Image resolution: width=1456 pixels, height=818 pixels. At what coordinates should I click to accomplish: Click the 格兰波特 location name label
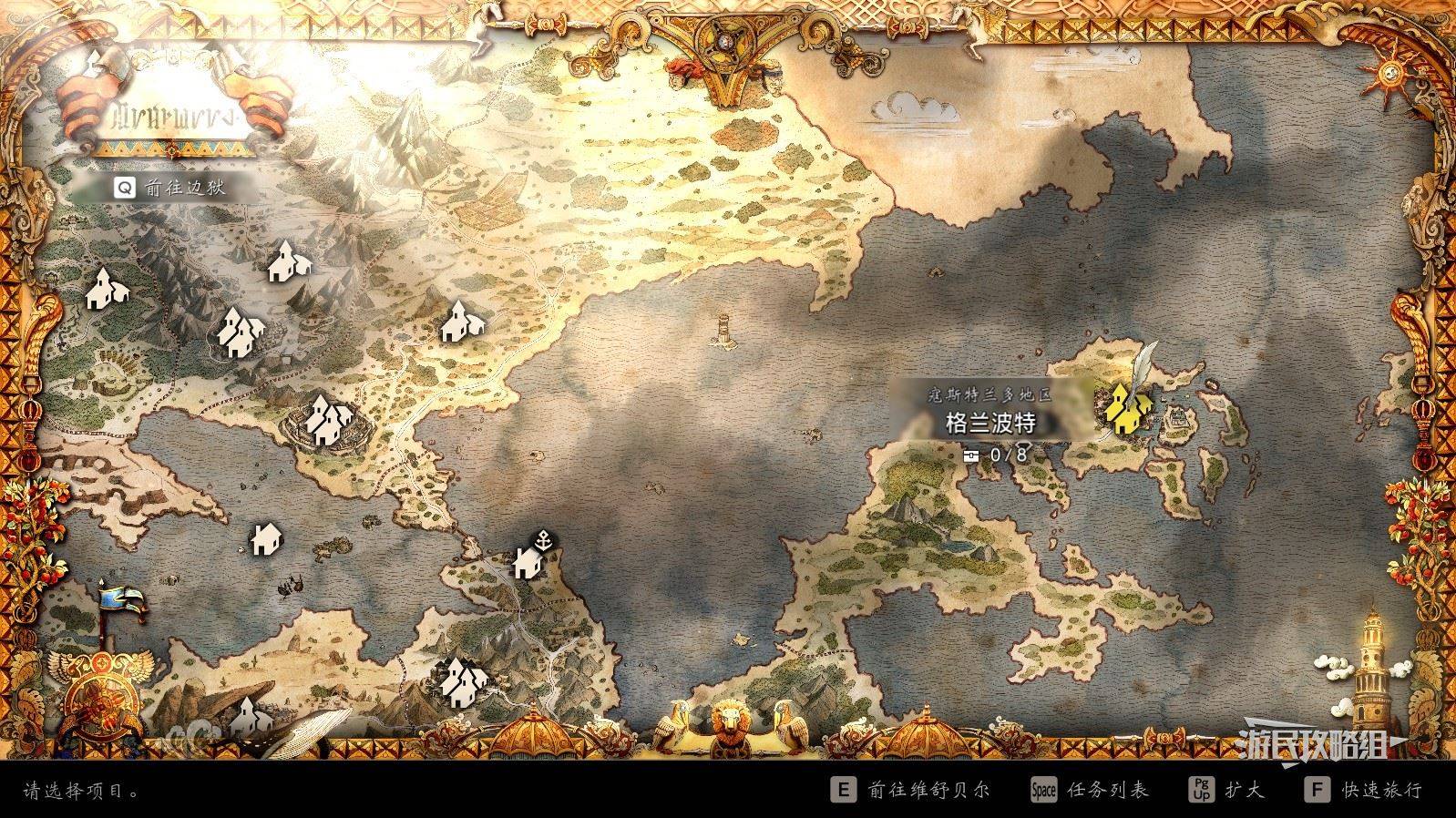click(x=990, y=424)
